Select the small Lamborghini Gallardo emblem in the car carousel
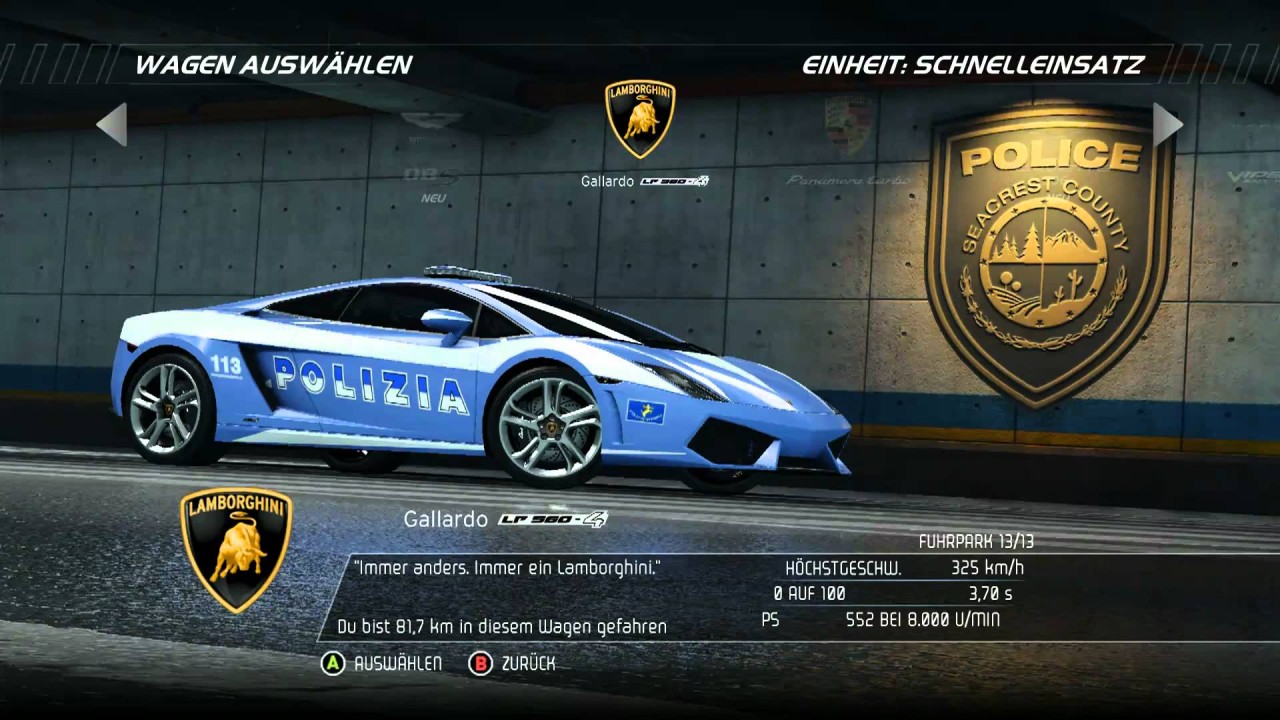Image resolution: width=1280 pixels, height=720 pixels. tap(640, 120)
